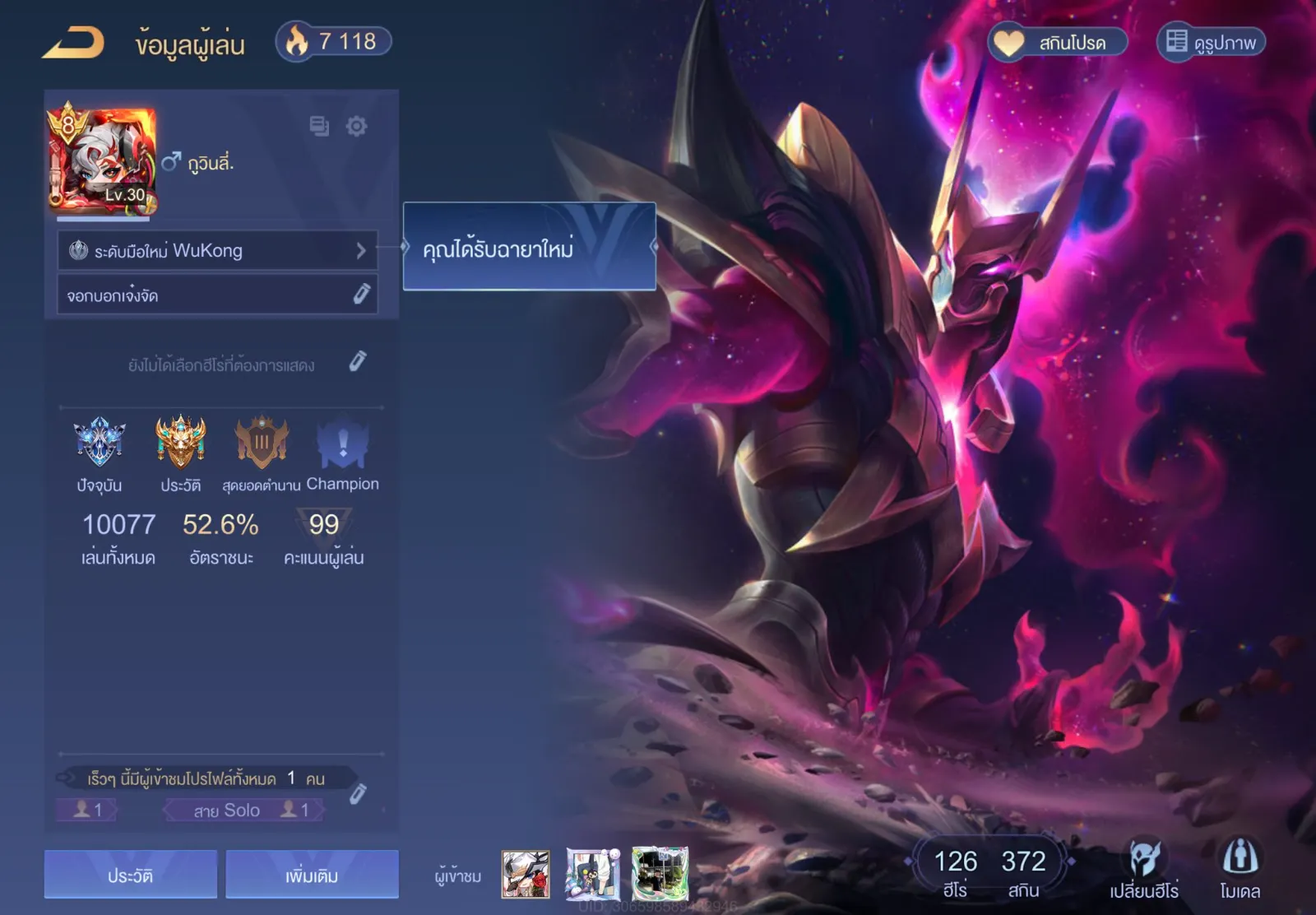Viewport: 1316px width, 915px height.
Task: Select the สุดยอดตำนาน legend badge
Action: 262,442
